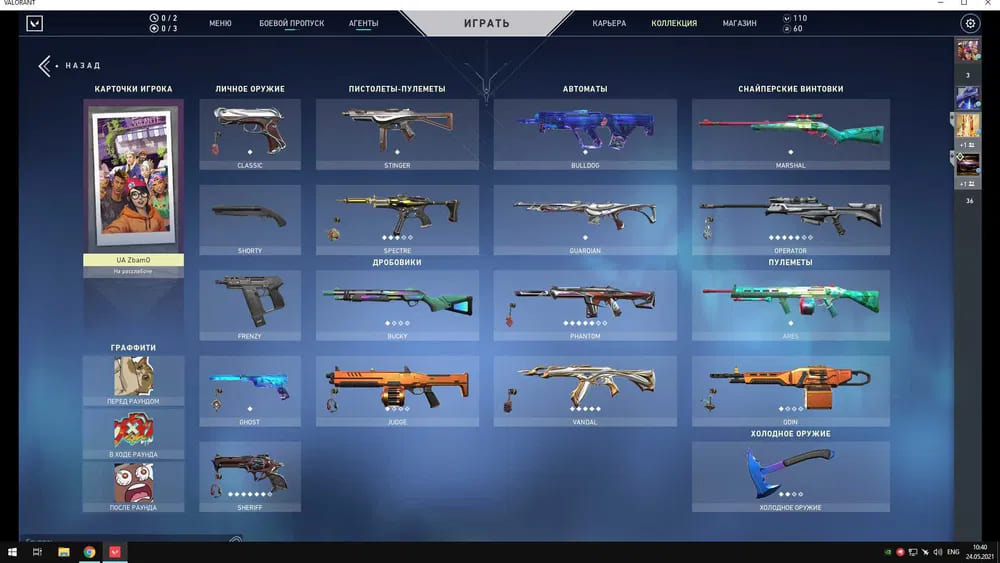Viewport: 1000px width, 563px height.
Task: Select the Sheriff revolver slot
Action: pyautogui.click(x=250, y=476)
